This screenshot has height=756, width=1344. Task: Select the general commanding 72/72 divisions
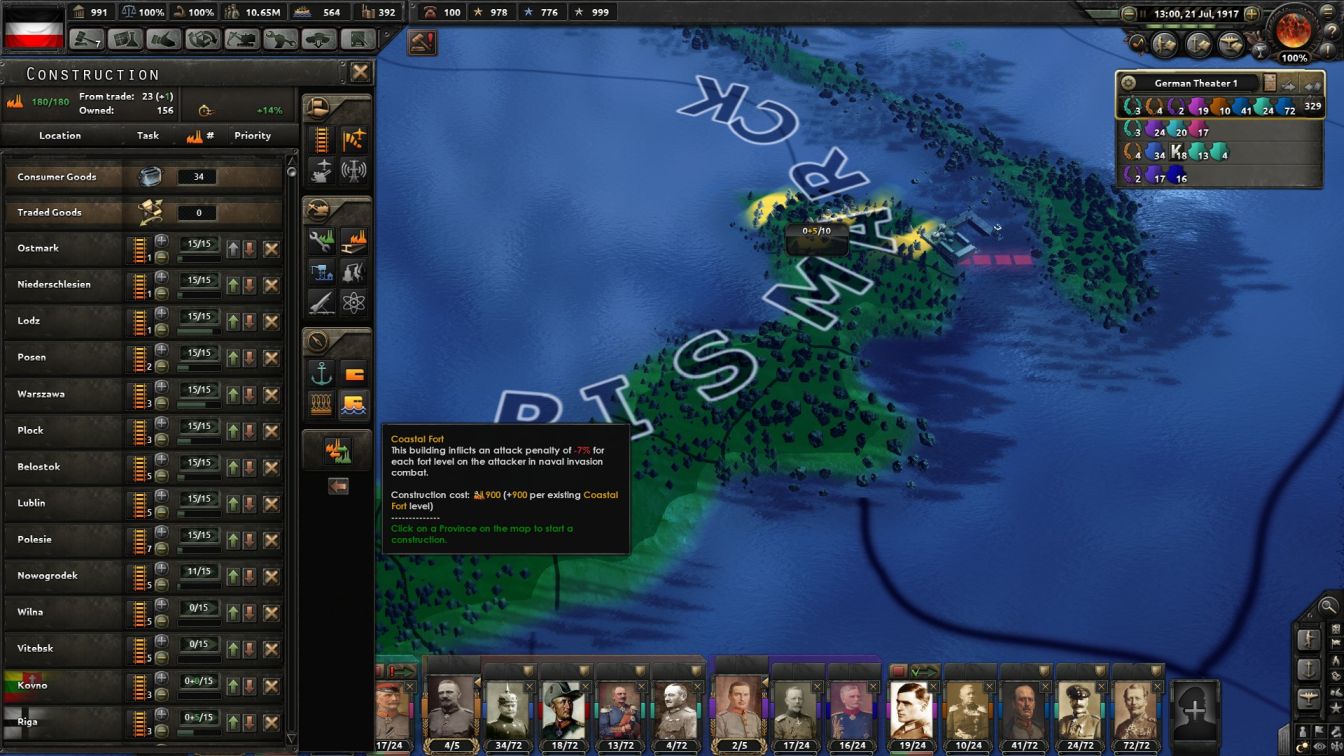click(1135, 710)
